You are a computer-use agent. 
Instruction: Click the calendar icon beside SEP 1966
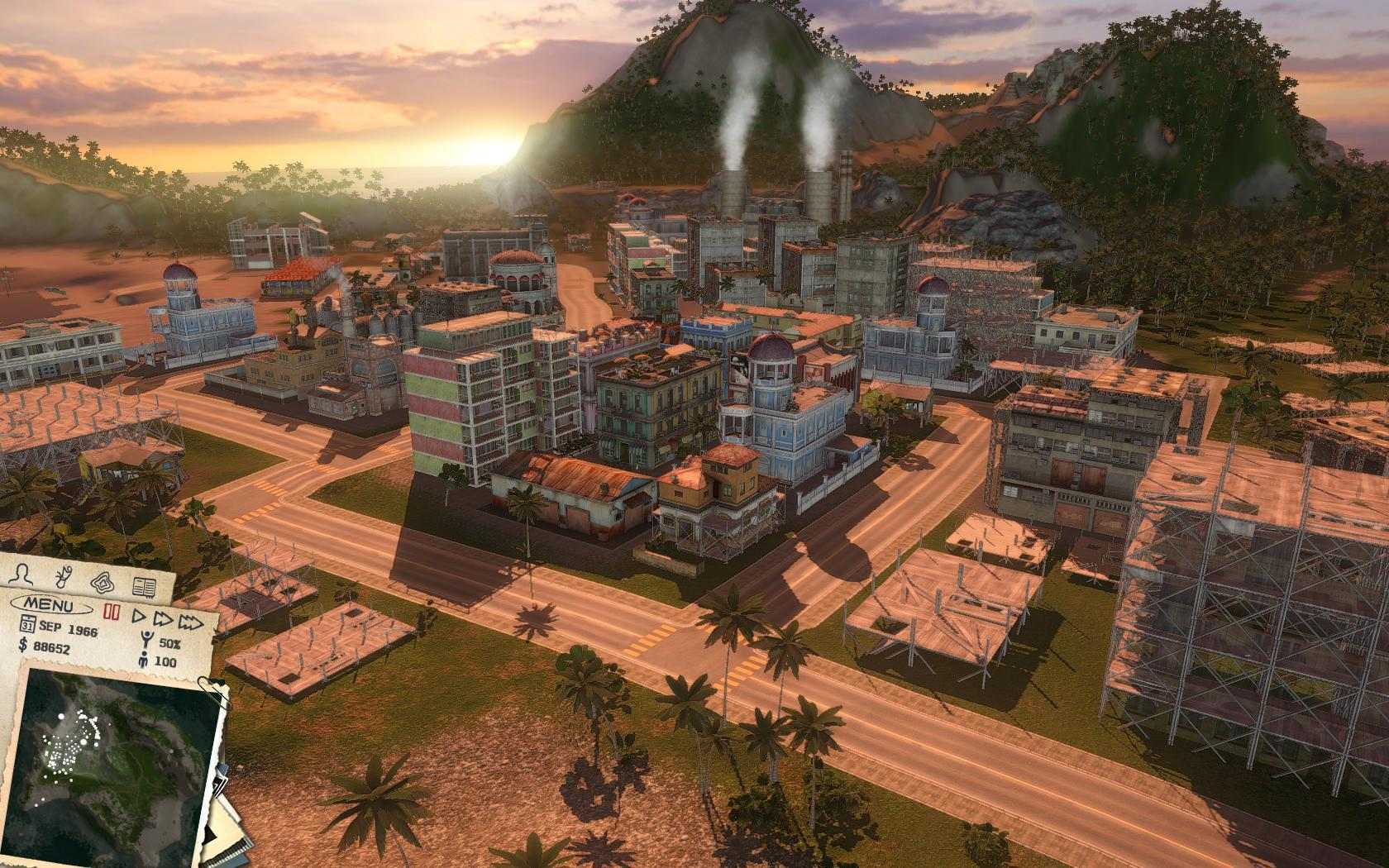pyautogui.click(x=29, y=622)
